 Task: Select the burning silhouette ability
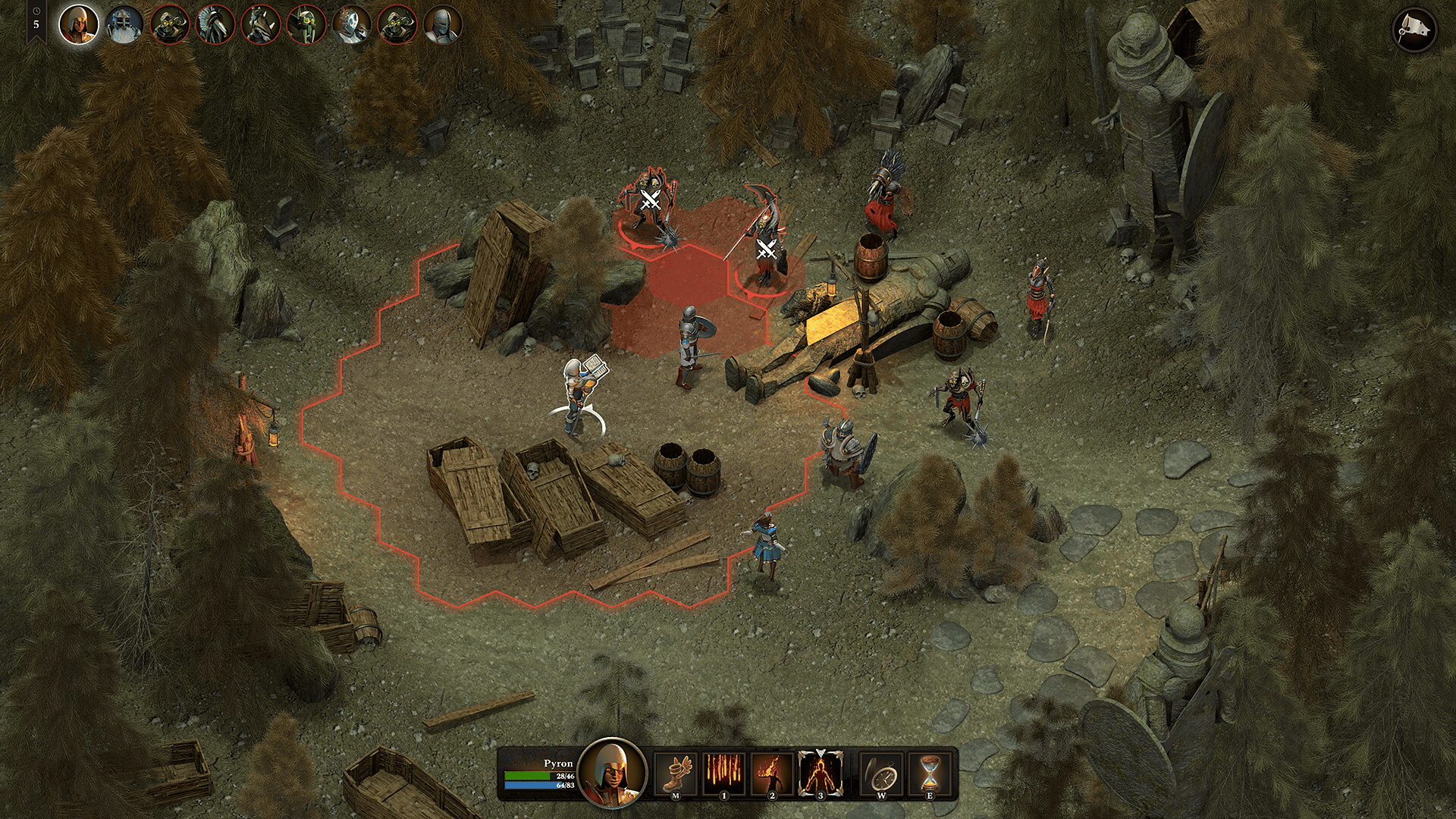point(821,773)
